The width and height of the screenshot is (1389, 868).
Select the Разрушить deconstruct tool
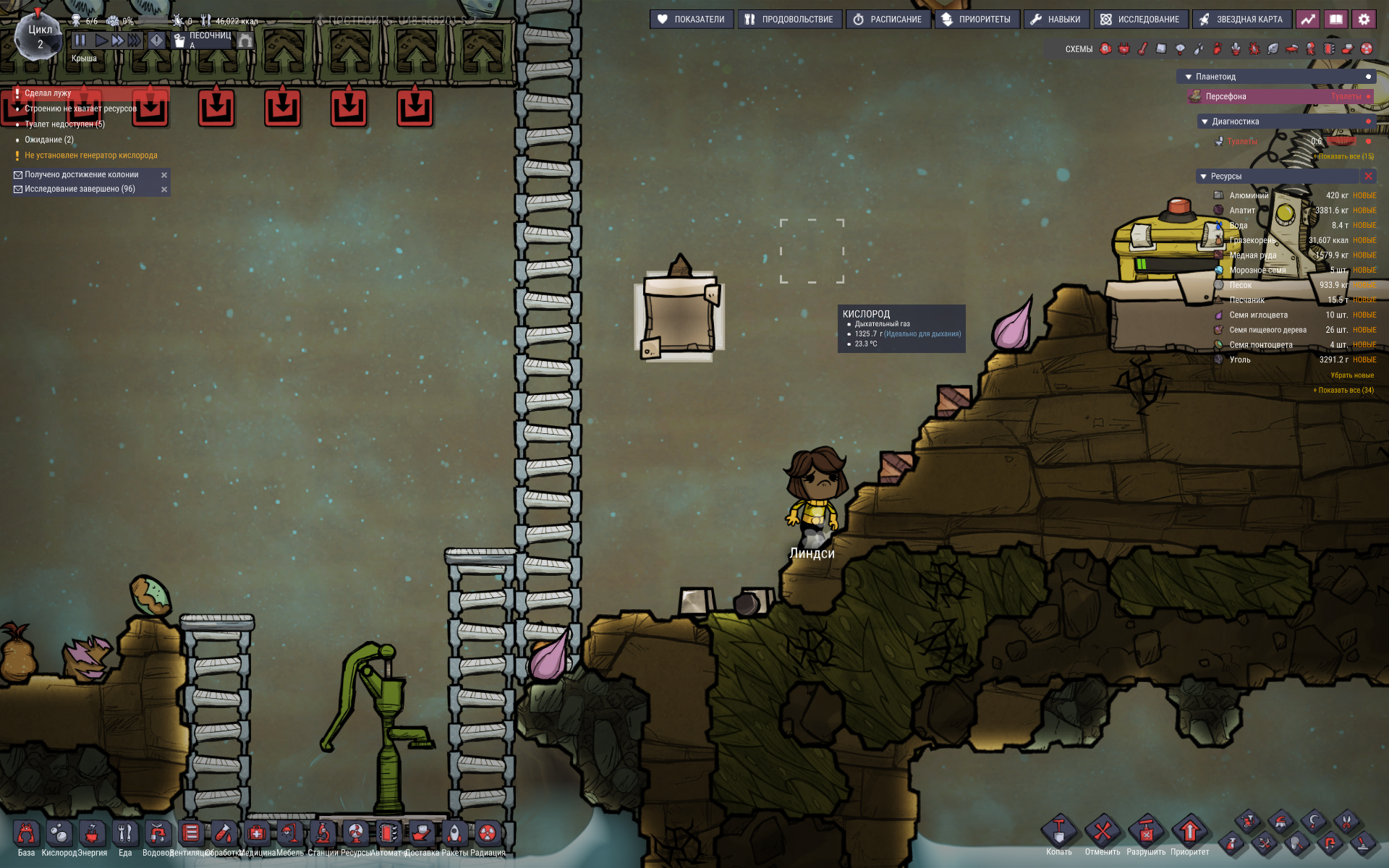[1146, 832]
